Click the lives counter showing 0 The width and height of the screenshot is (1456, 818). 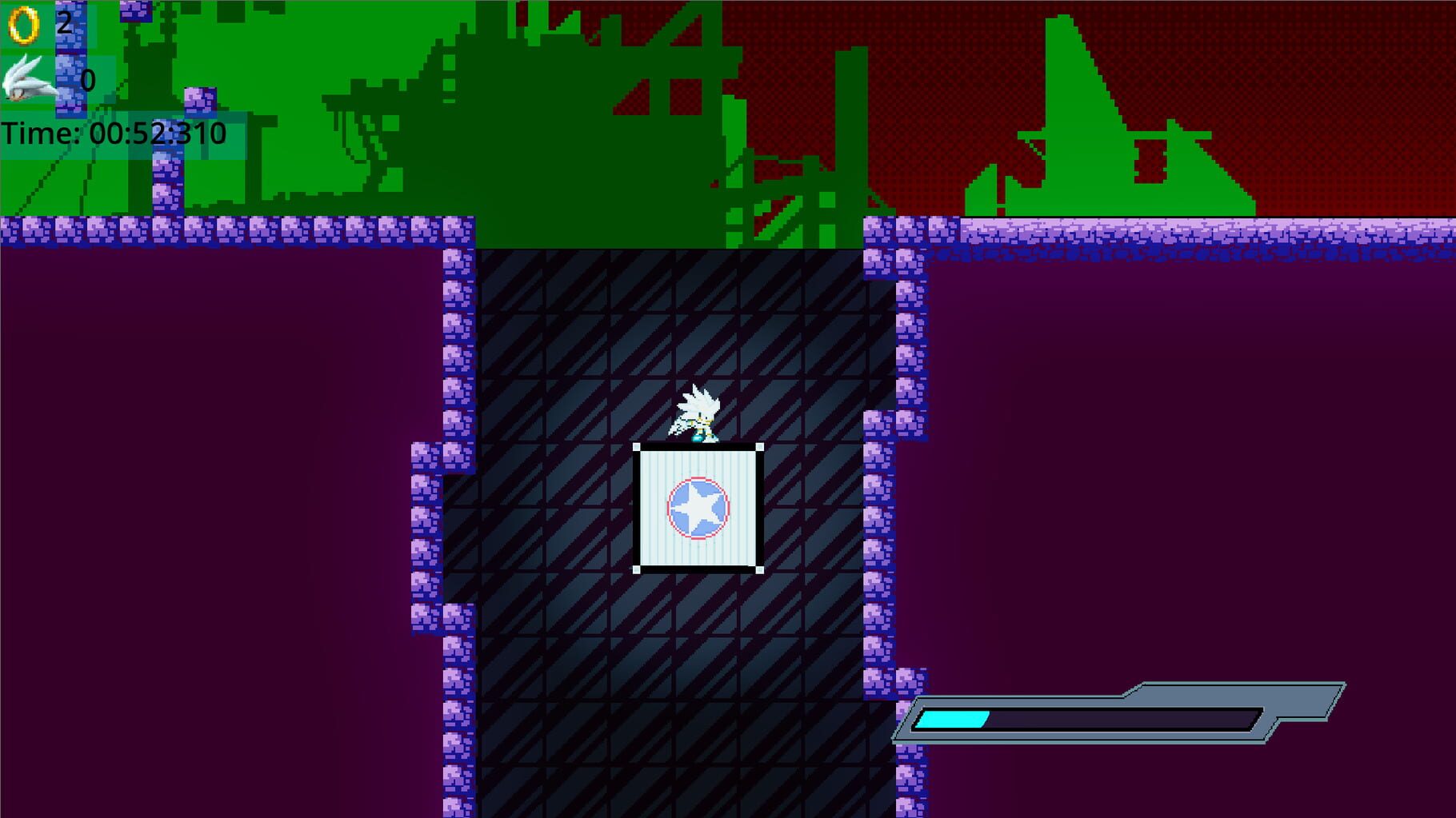coord(87,78)
